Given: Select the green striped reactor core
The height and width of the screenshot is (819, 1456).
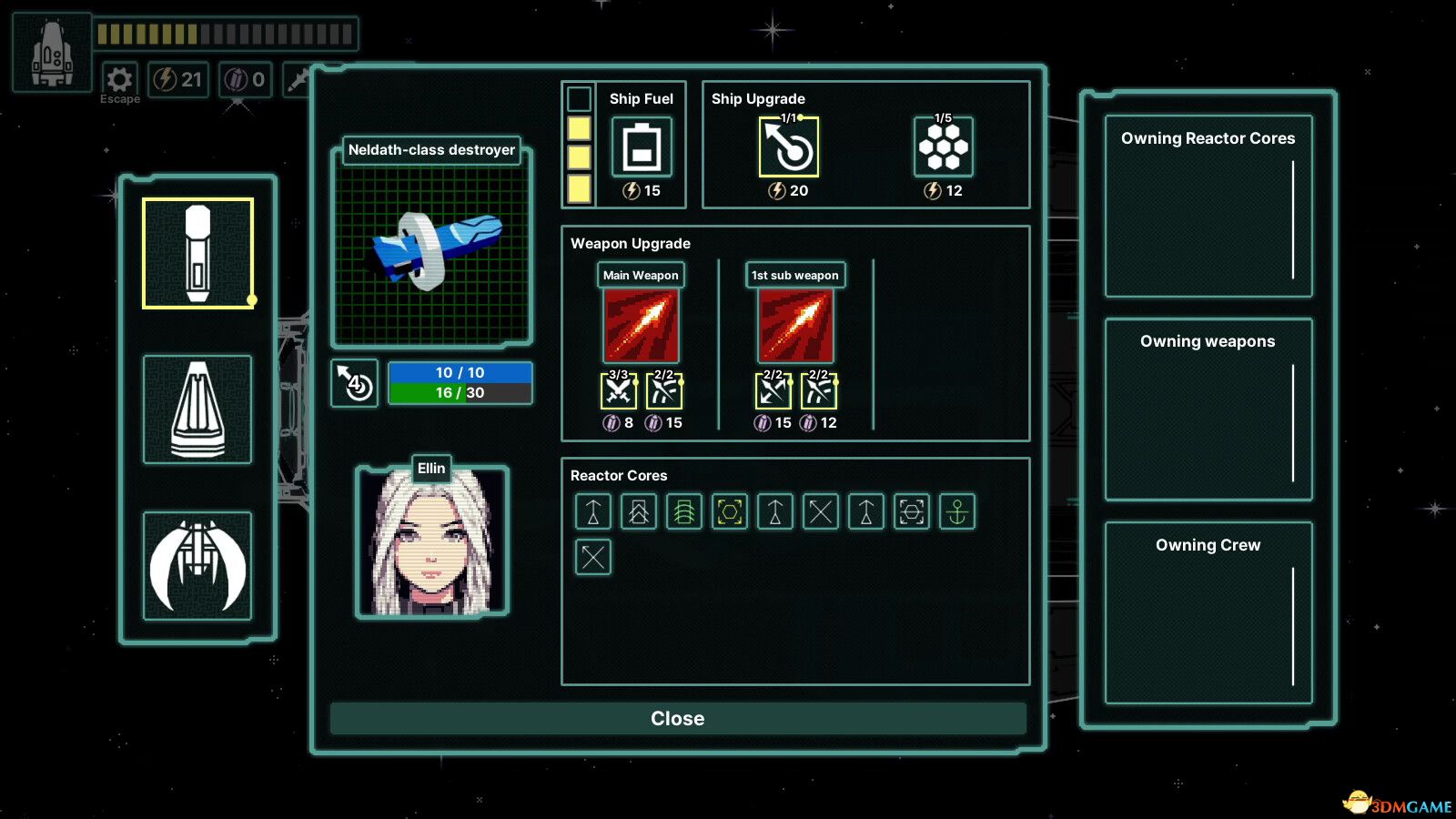Looking at the screenshot, I should point(684,512).
